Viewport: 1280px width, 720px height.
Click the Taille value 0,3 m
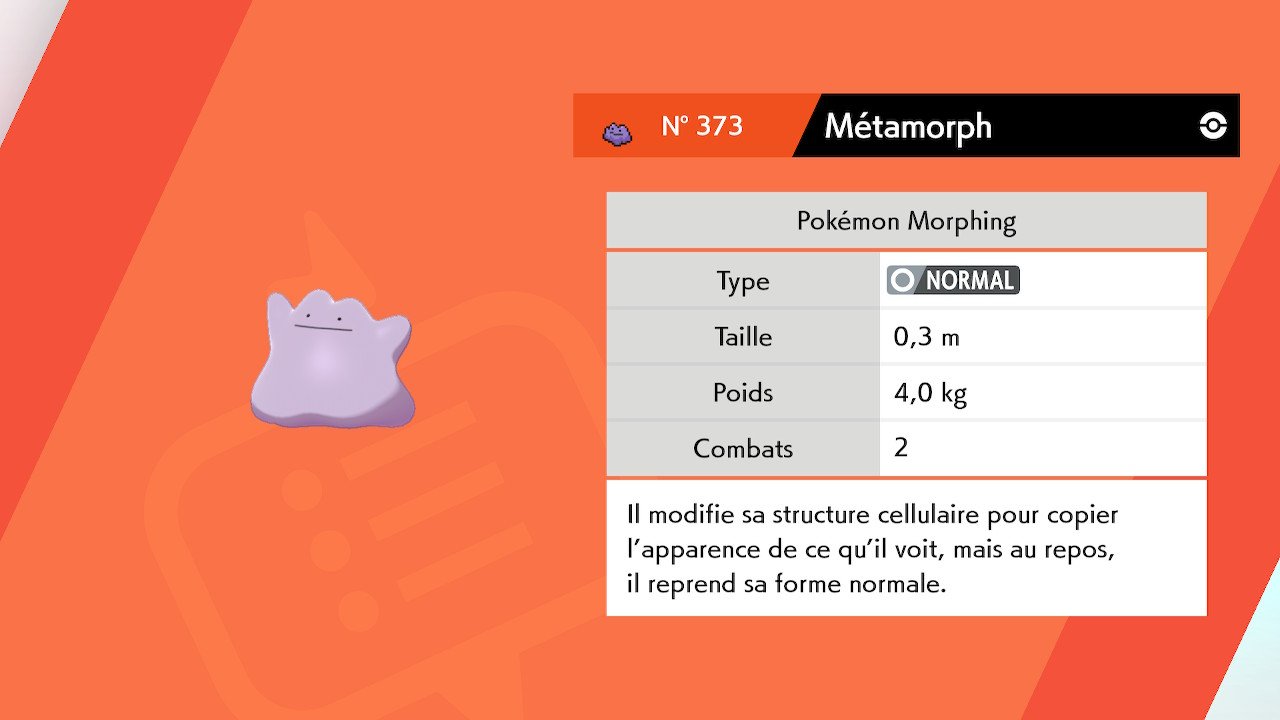pyautogui.click(x=926, y=336)
